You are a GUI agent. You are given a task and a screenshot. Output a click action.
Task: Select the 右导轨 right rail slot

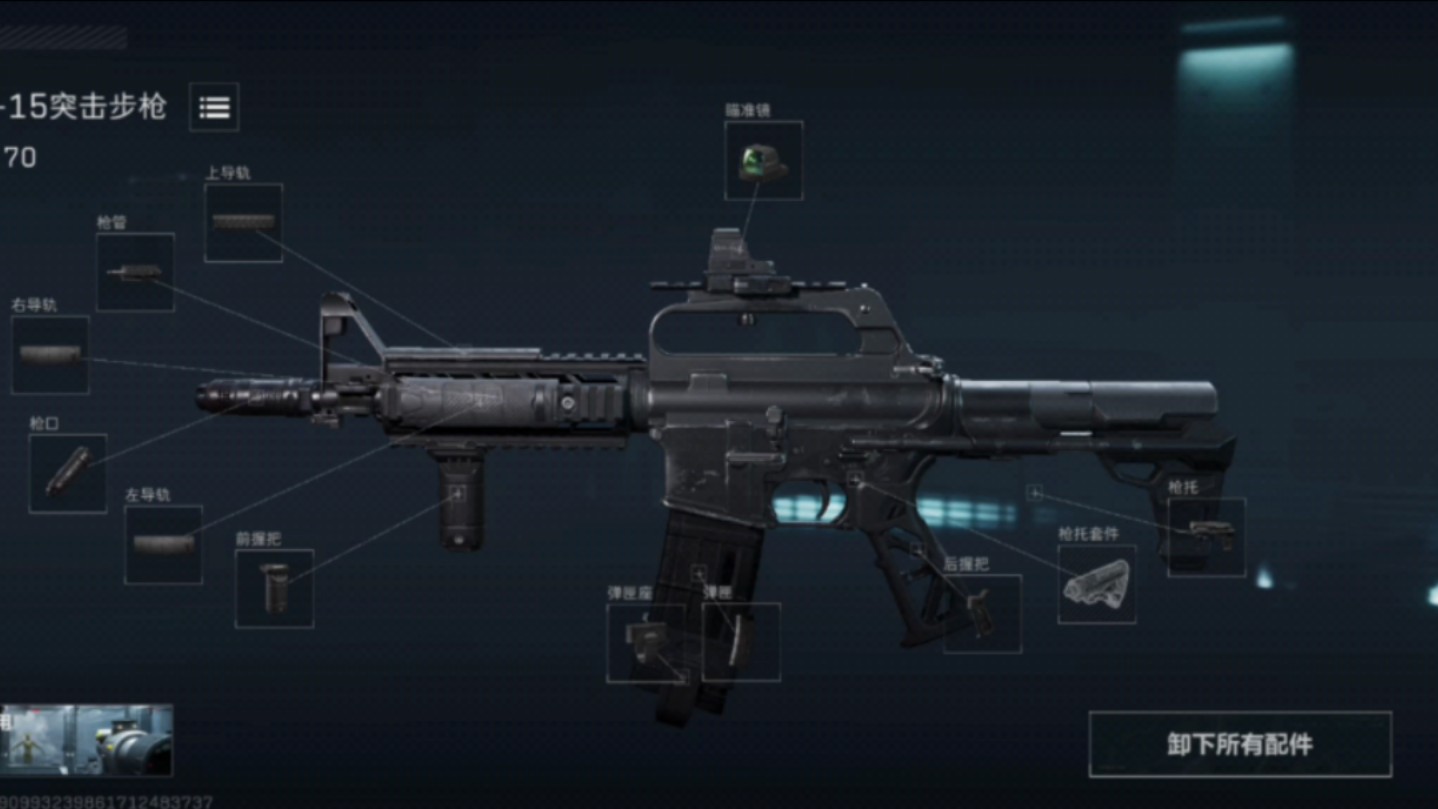tap(50, 355)
